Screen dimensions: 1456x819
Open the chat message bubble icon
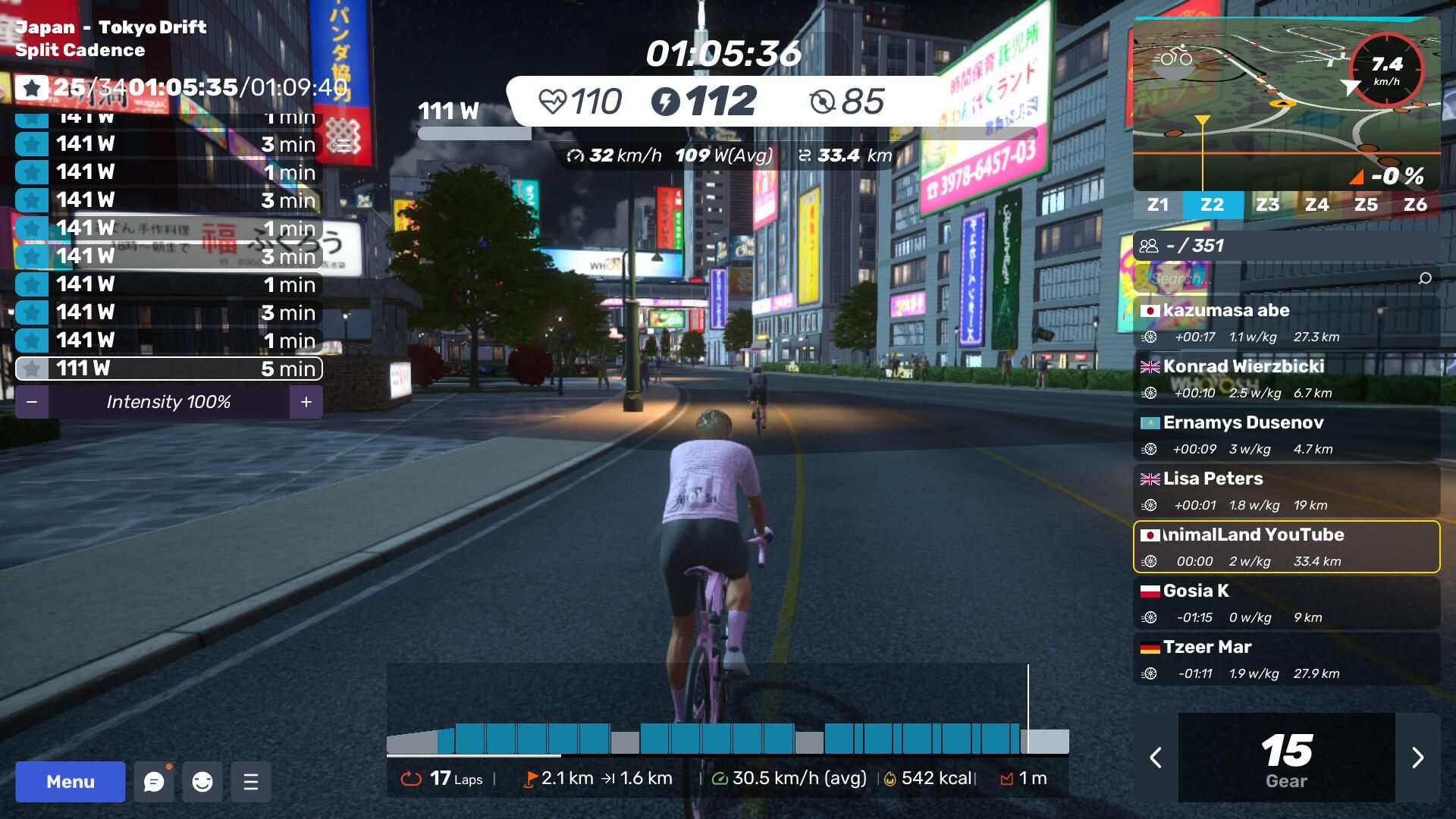[154, 781]
